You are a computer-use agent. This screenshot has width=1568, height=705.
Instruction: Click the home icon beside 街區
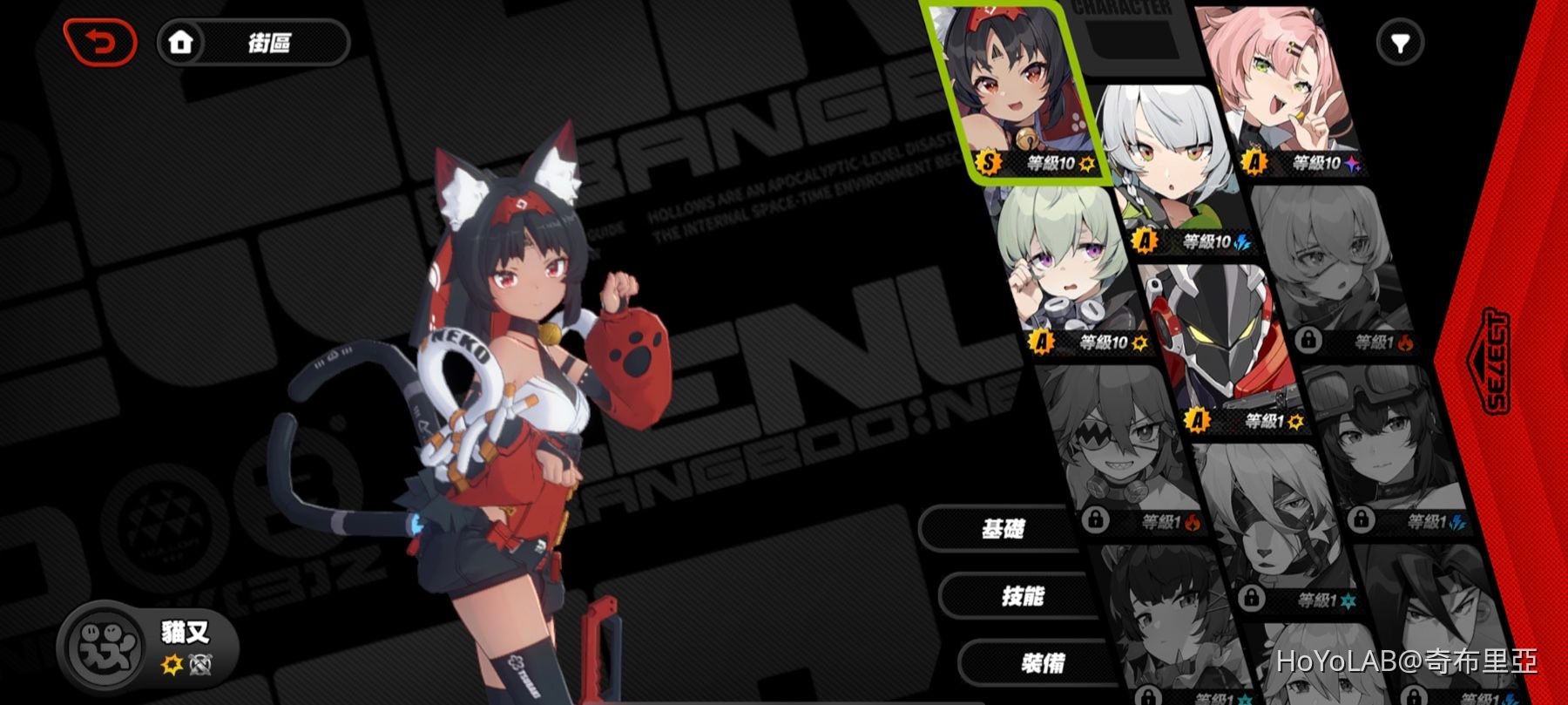(183, 40)
